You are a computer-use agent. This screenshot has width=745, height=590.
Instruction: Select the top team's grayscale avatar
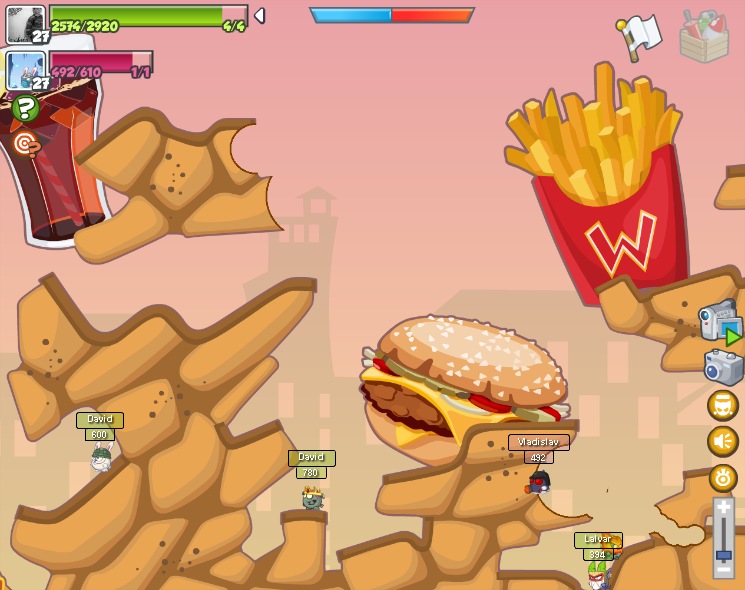(25, 24)
